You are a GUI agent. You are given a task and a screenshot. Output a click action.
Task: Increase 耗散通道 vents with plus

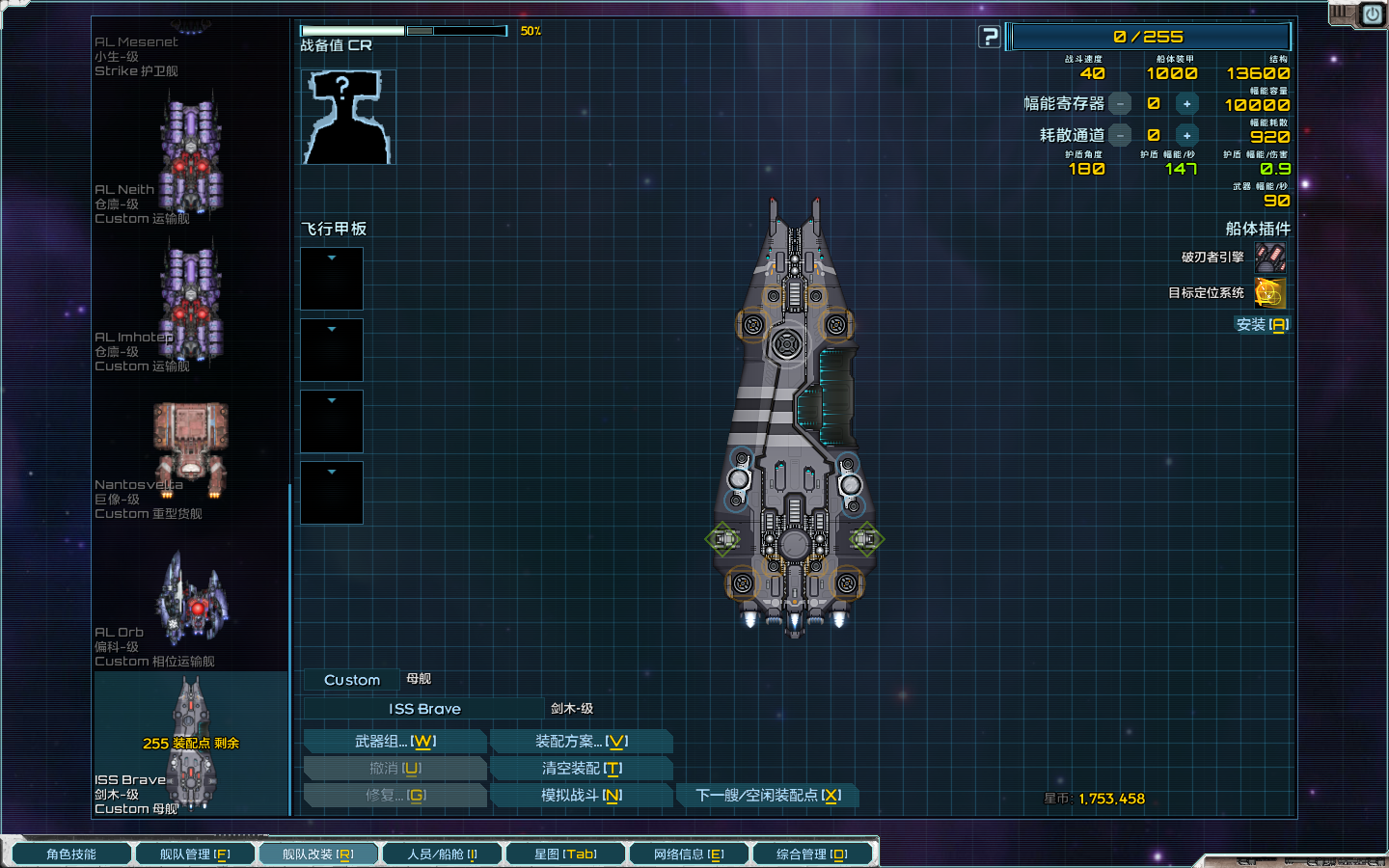click(x=1186, y=136)
